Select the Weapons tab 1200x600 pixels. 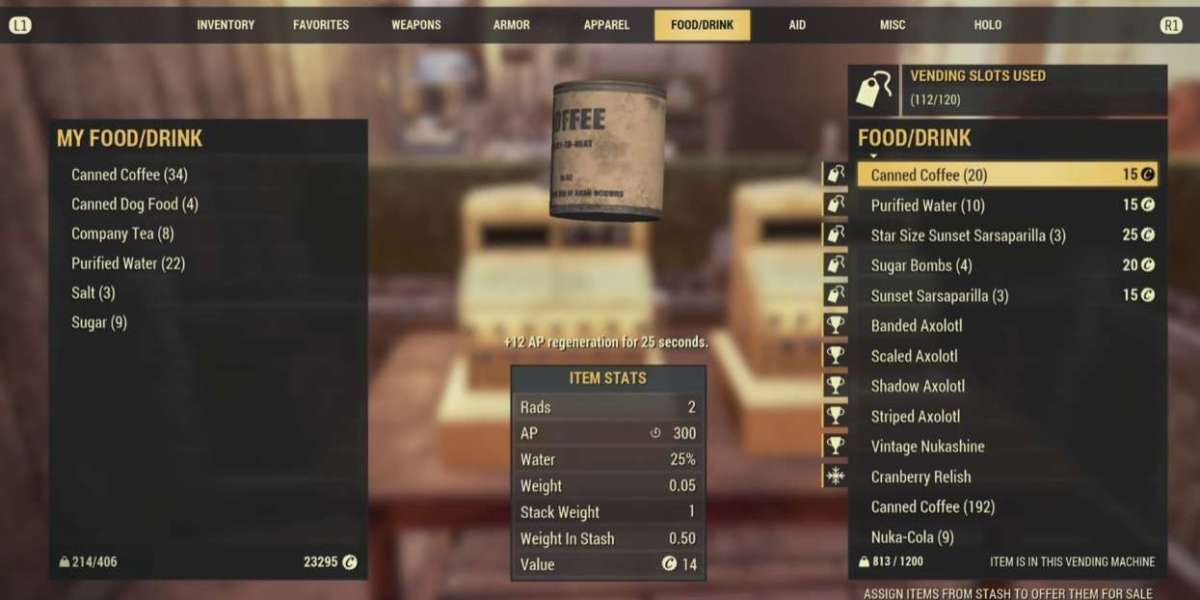(416, 25)
